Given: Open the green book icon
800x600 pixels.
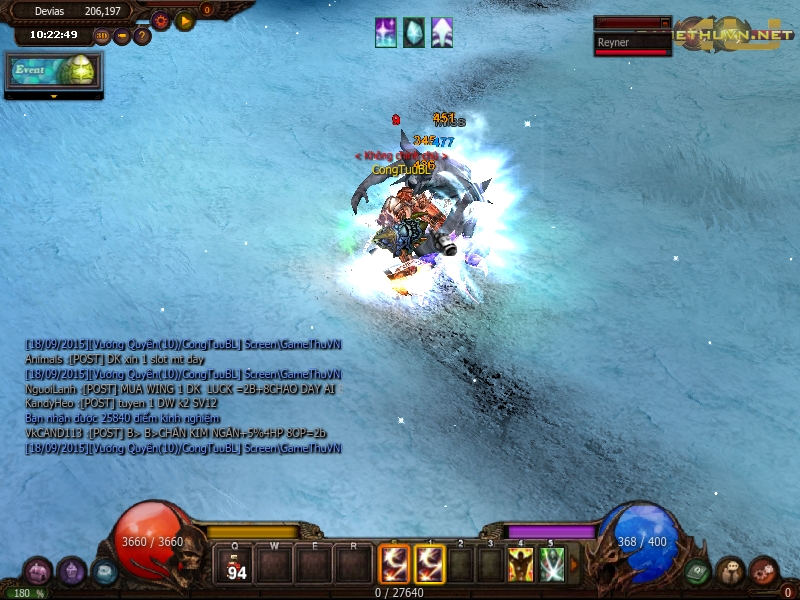Looking at the screenshot, I should (x=697, y=572).
